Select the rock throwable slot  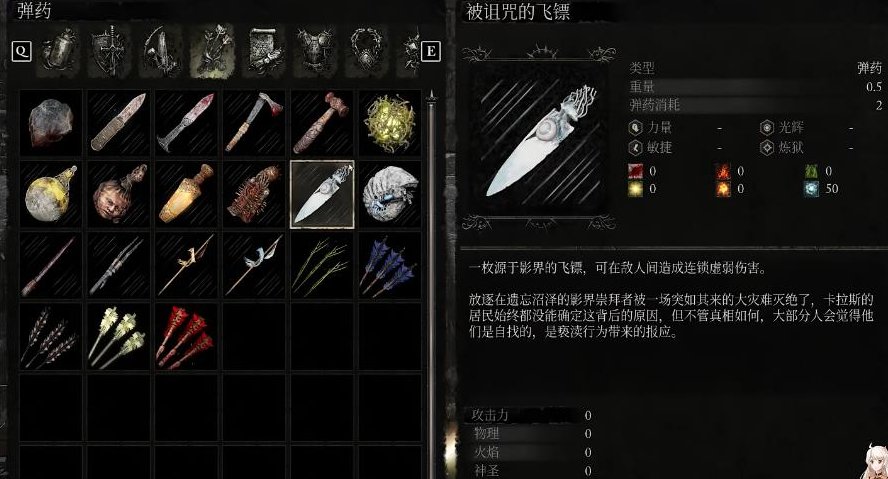[x=50, y=124]
